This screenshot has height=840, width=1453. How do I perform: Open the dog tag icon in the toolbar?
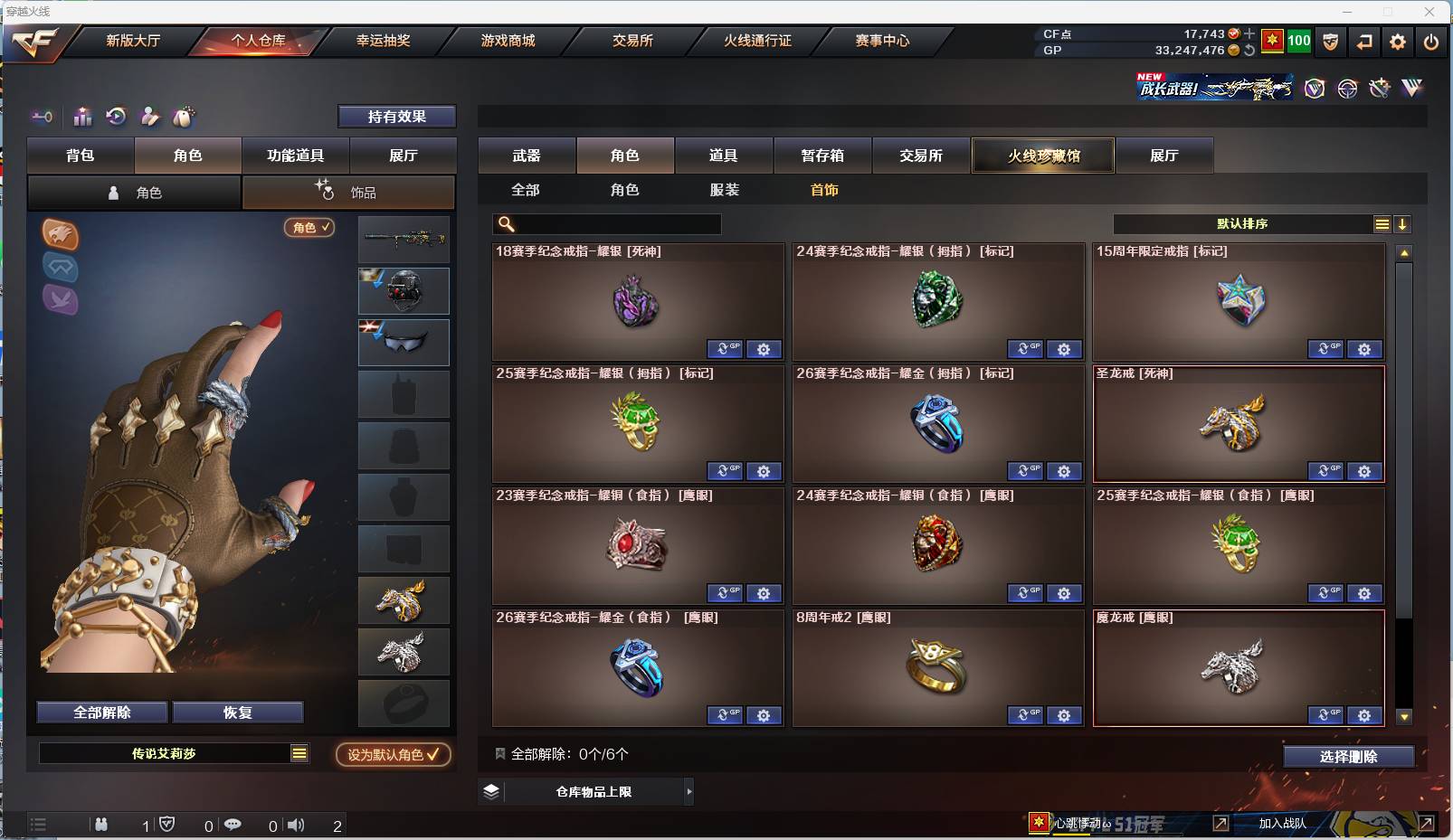[x=184, y=117]
